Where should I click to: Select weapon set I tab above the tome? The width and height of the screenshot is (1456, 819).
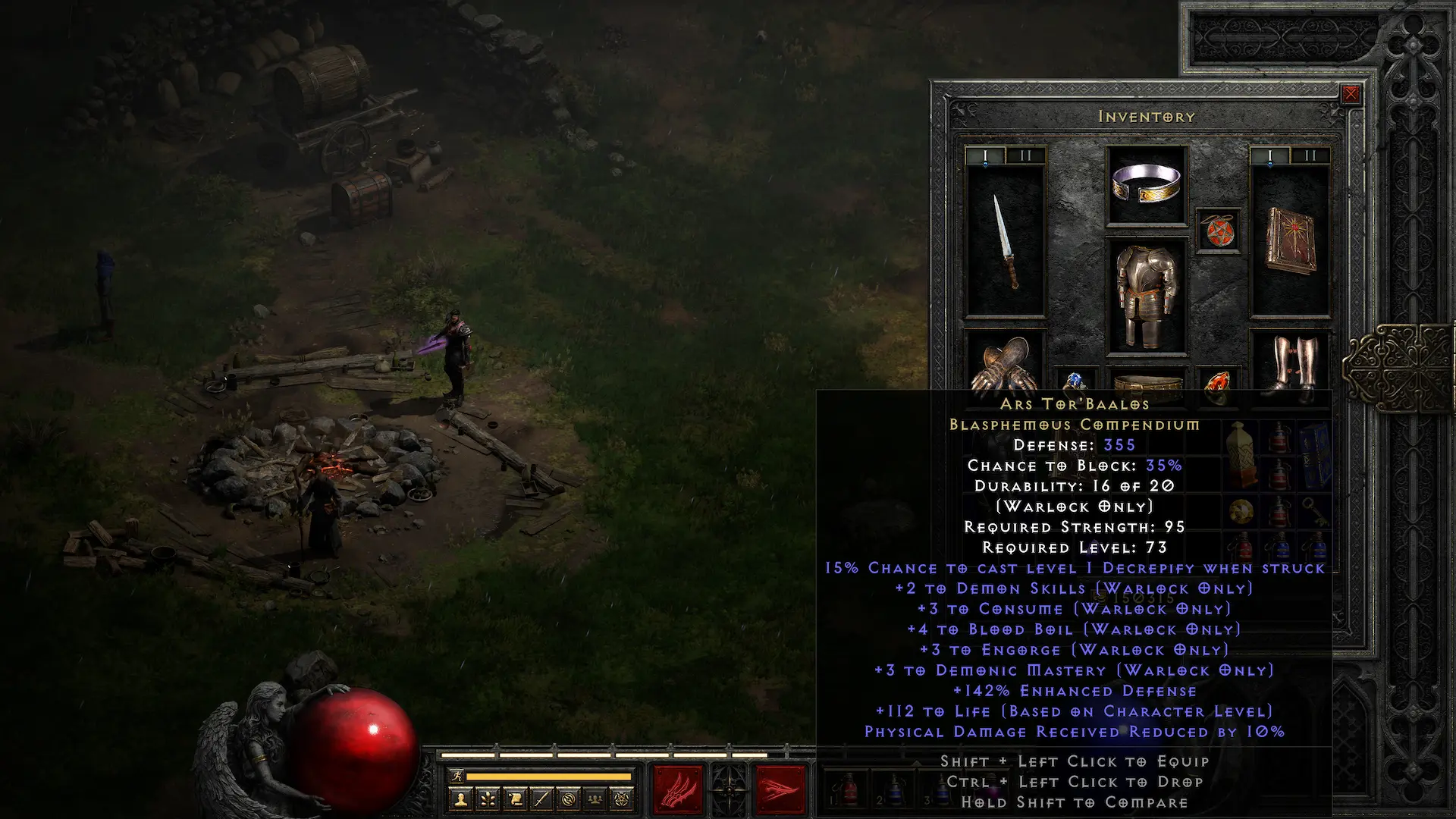(x=1271, y=154)
